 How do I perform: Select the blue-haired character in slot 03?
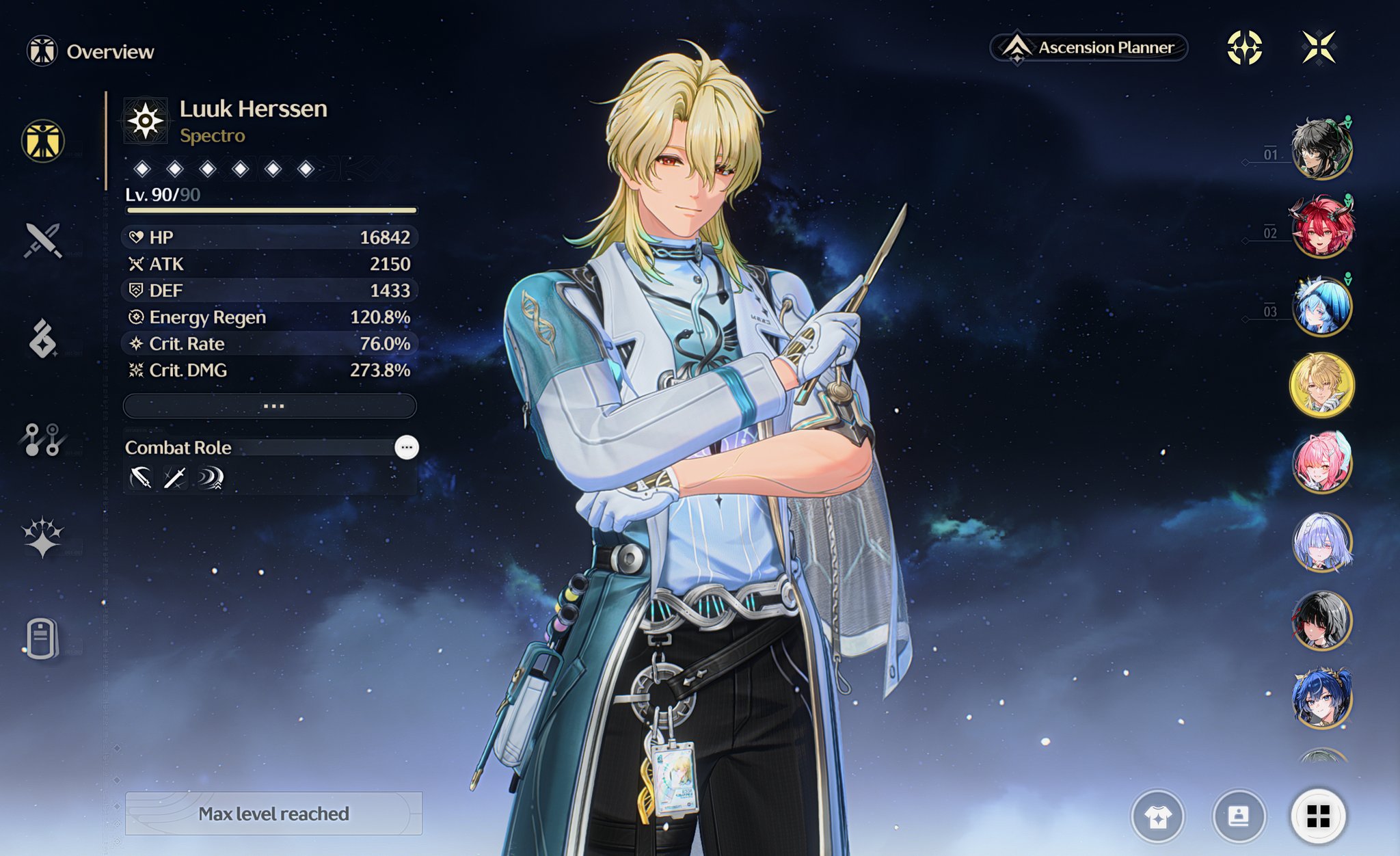(x=1321, y=306)
